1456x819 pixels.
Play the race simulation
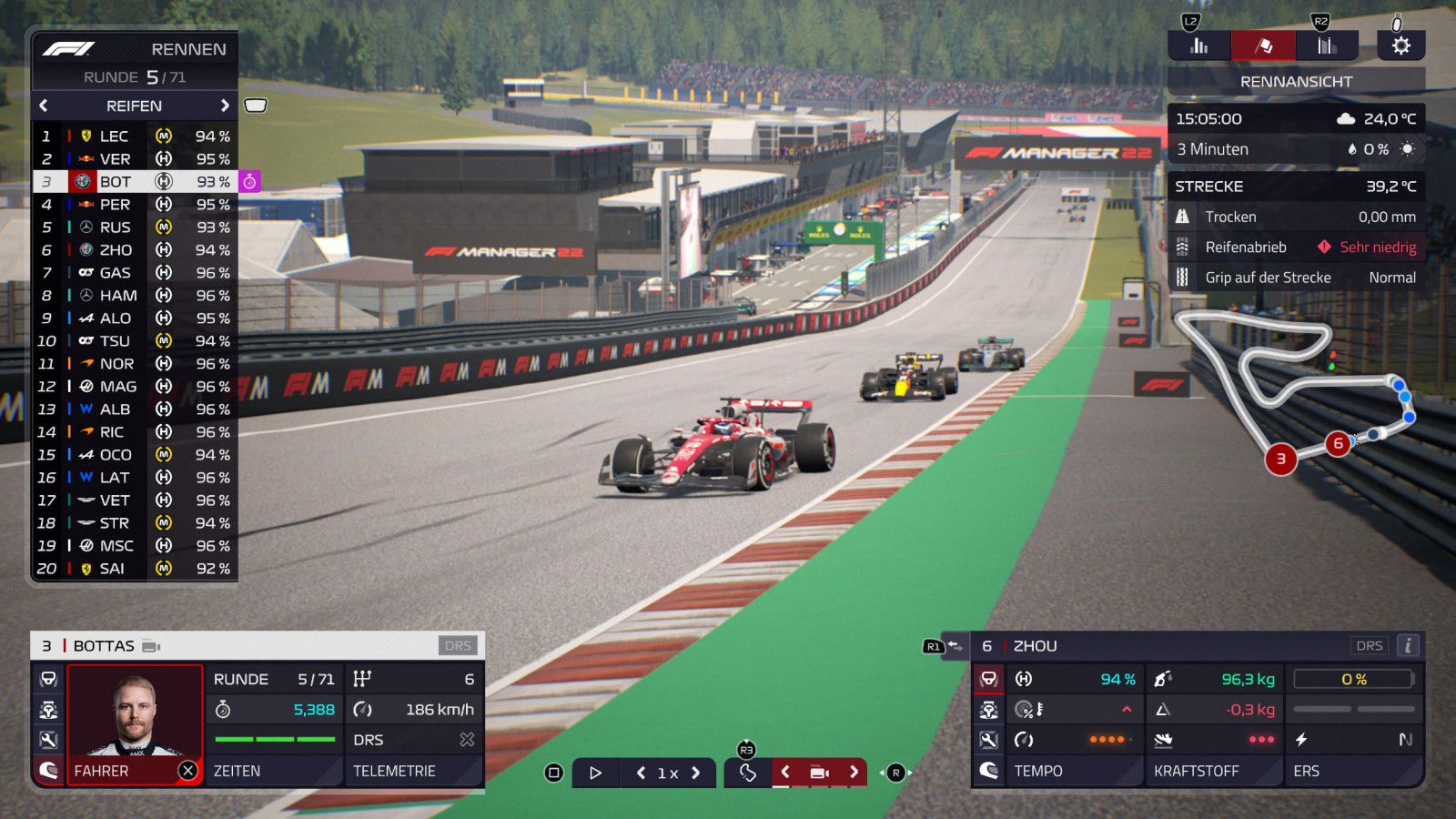coord(595,773)
